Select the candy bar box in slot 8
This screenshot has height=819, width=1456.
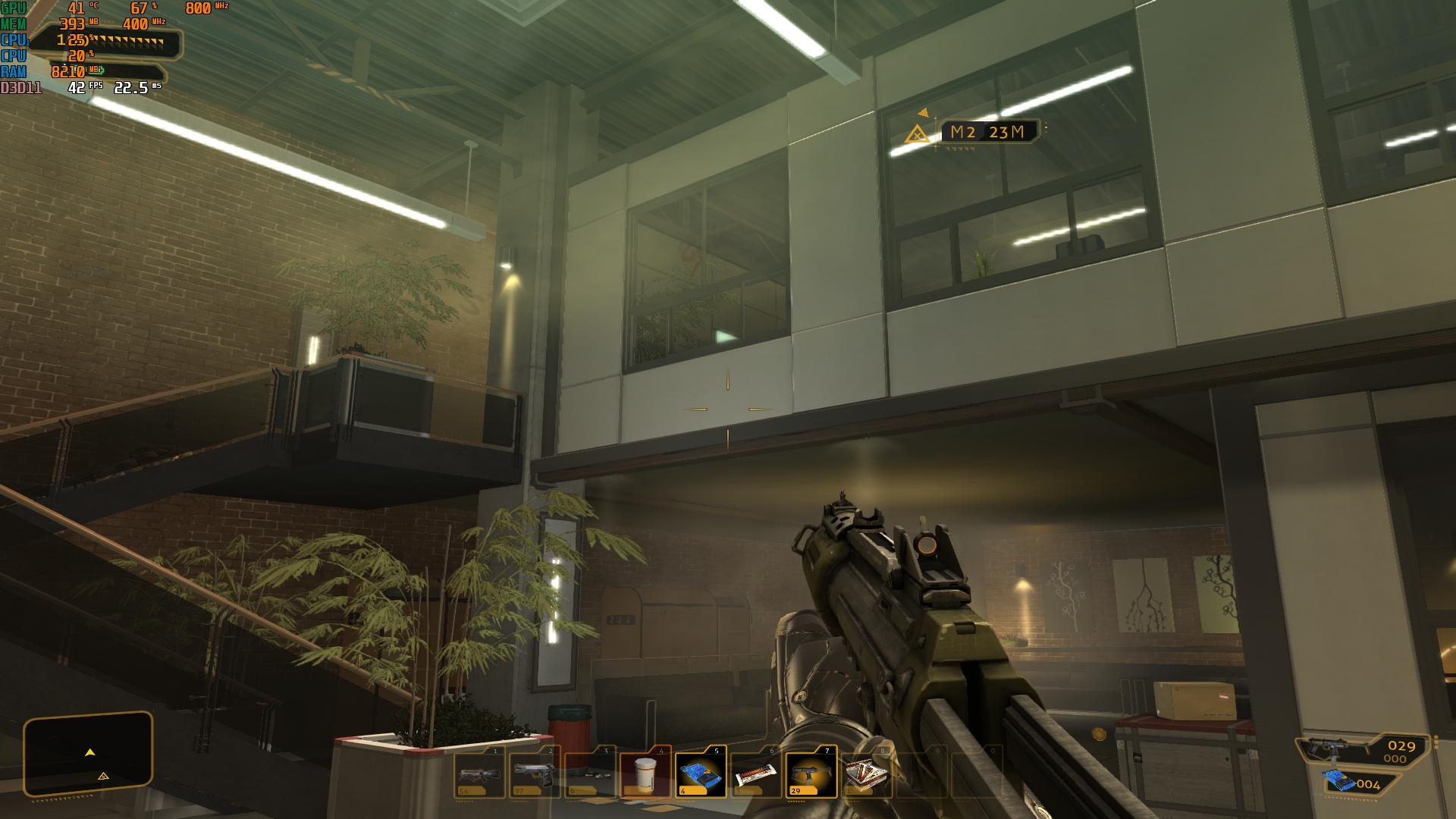pos(866,773)
